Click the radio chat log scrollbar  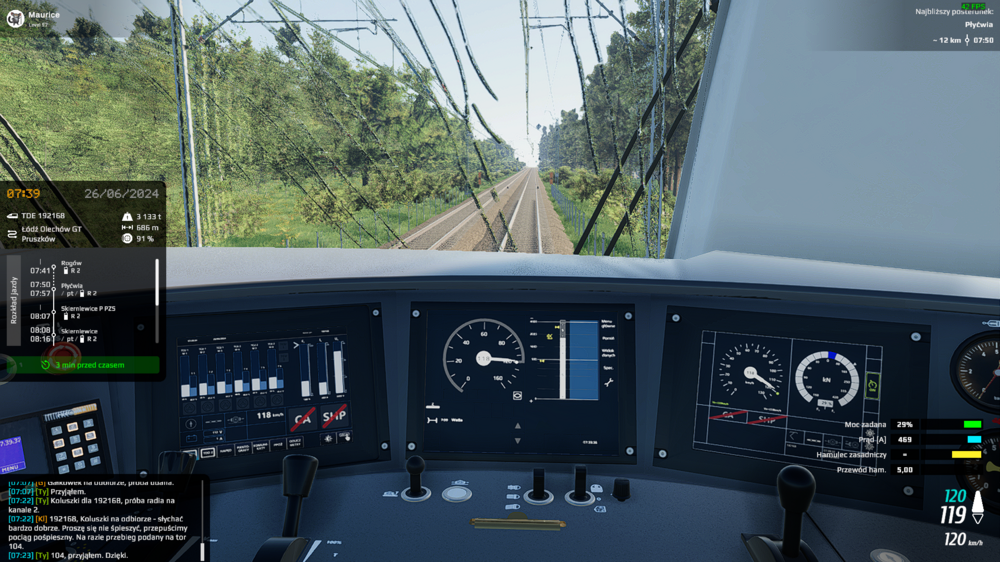point(202,549)
